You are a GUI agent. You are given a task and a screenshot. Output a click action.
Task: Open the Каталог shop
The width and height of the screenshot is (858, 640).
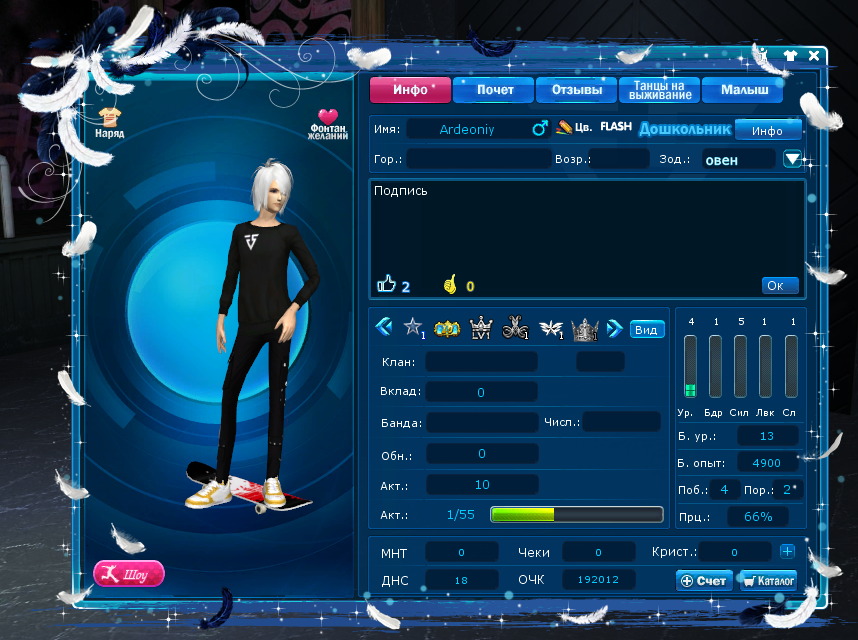(768, 580)
